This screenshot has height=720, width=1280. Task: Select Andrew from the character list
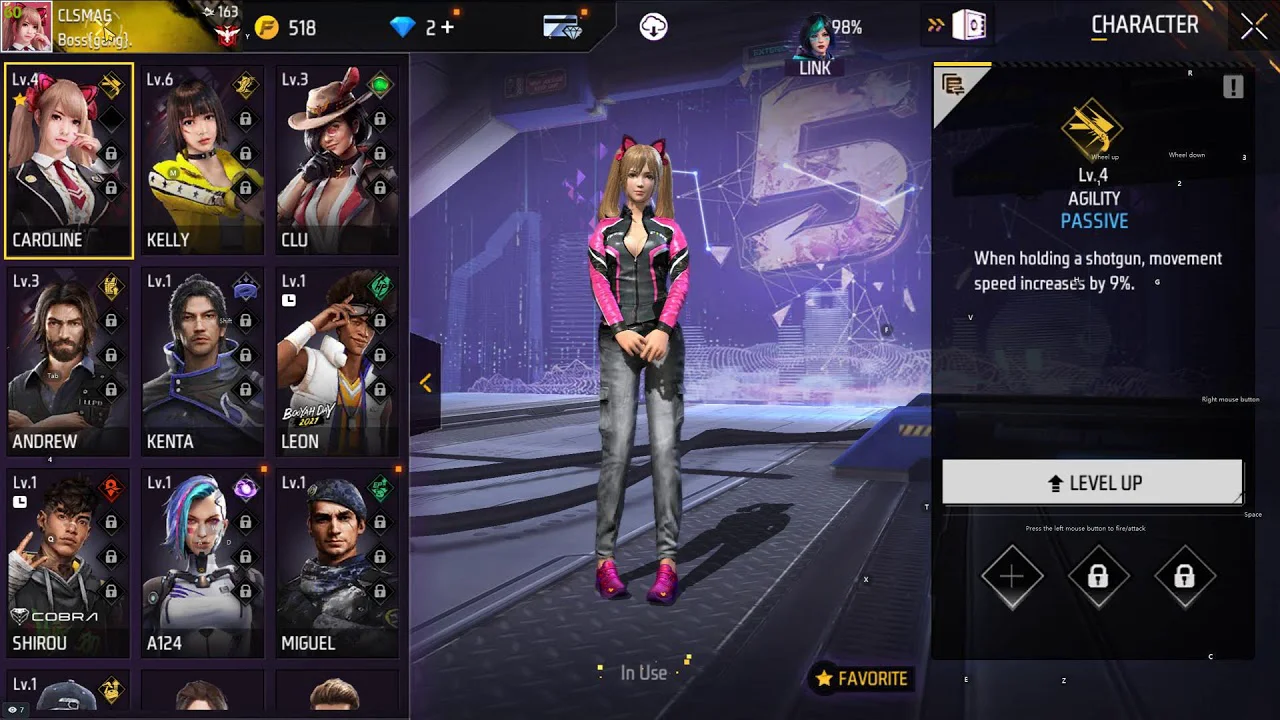pos(68,362)
